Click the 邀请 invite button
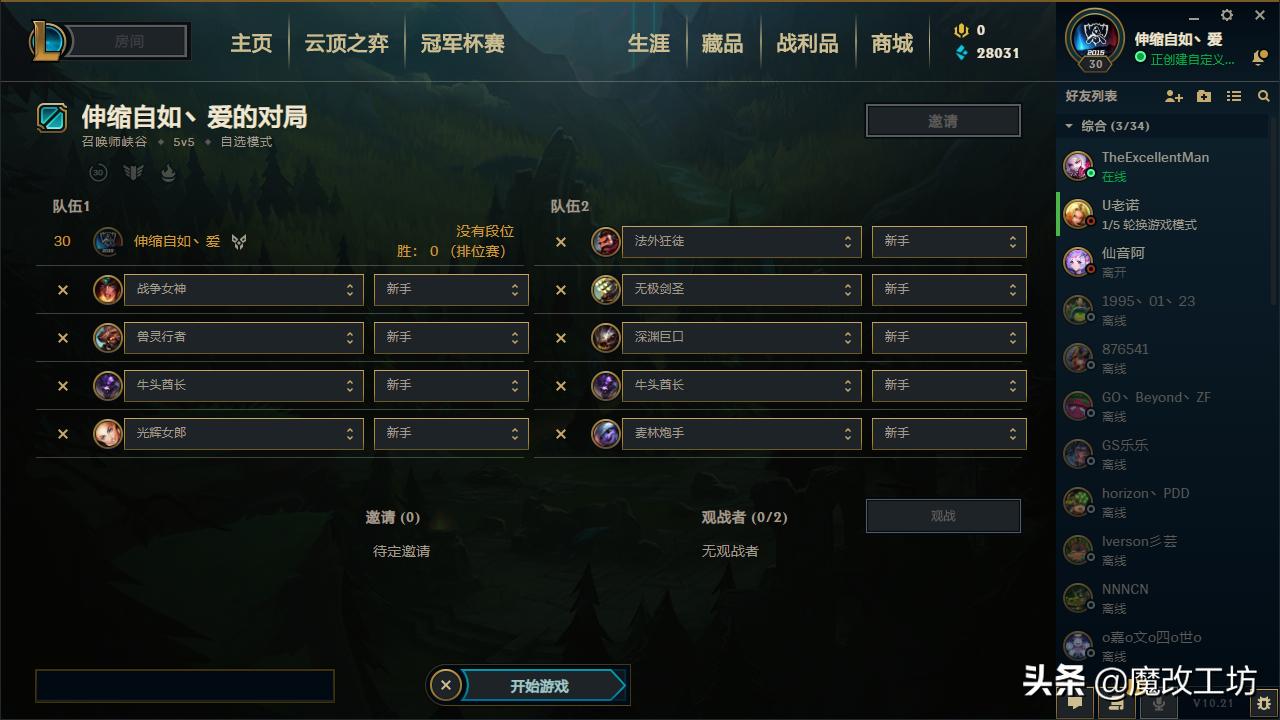Viewport: 1280px width, 720px height. coord(942,119)
